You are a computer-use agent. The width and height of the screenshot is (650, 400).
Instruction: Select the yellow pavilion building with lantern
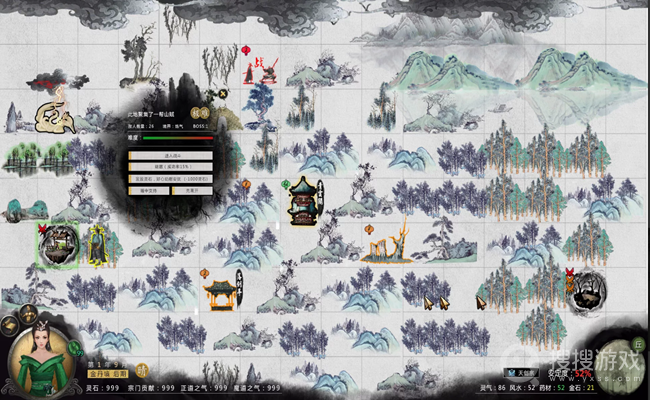pyautogui.click(x=221, y=292)
